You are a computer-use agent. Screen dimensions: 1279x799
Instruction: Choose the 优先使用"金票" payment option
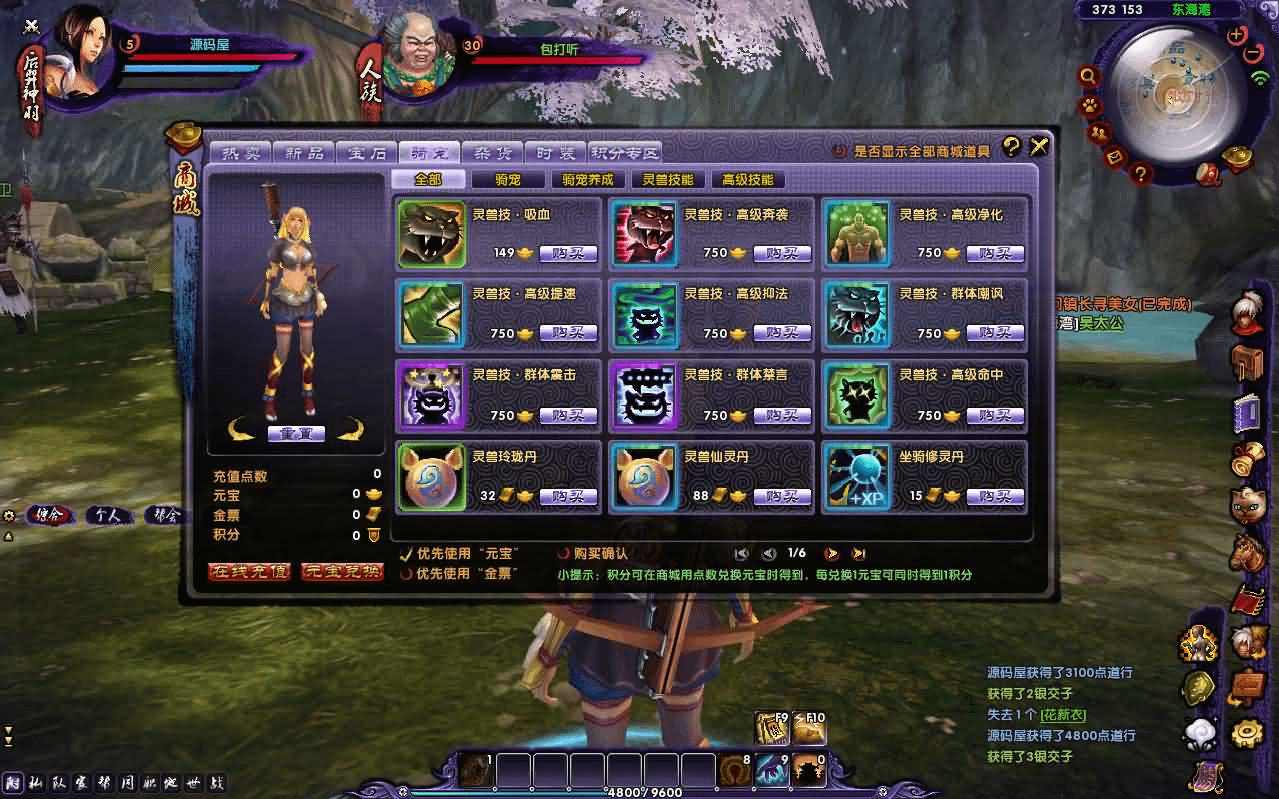[406, 575]
